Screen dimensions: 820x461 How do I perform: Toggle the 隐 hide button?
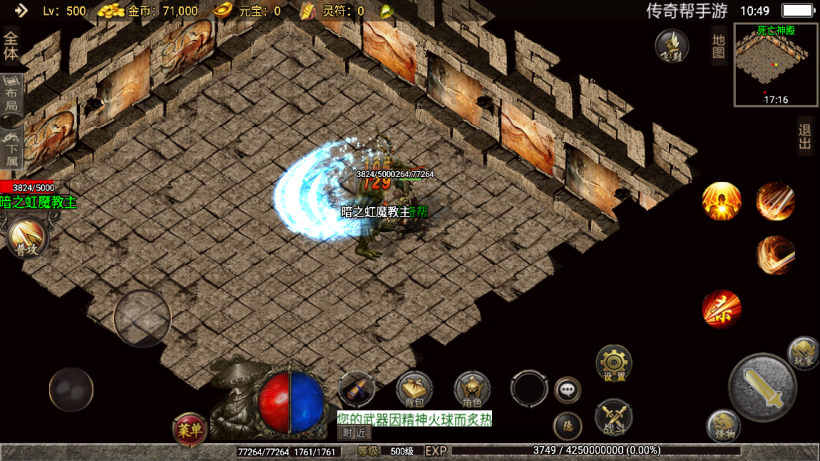(x=568, y=425)
